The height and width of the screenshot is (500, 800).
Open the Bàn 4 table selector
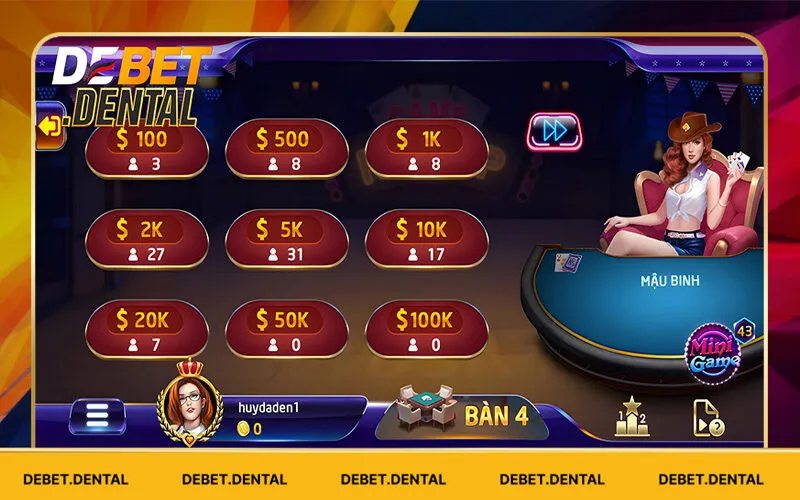click(462, 413)
